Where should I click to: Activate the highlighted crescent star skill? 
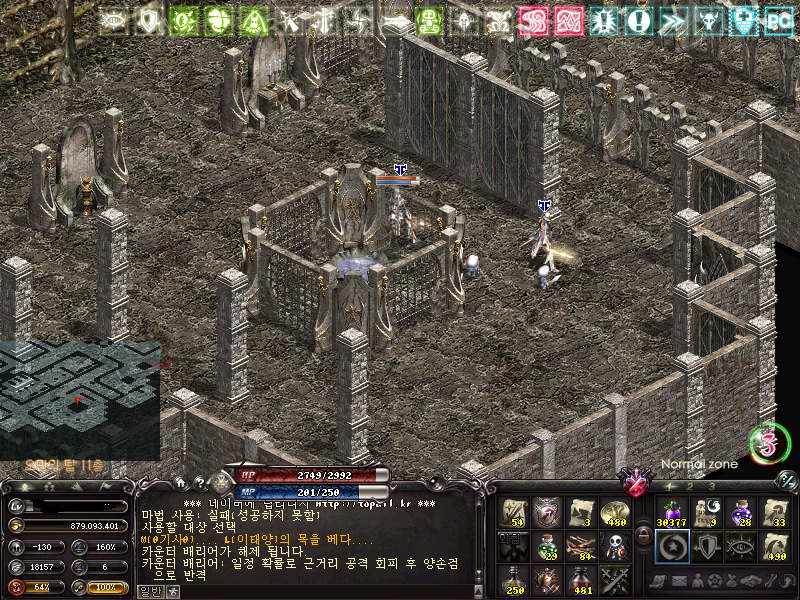click(671, 546)
